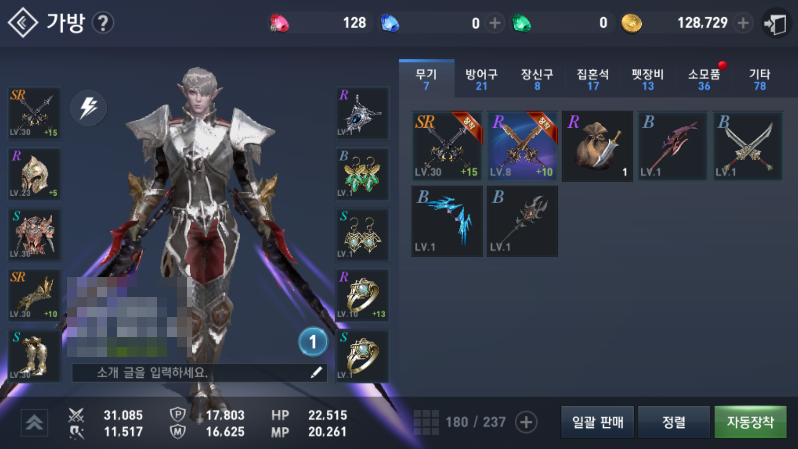
Task: Click the green 자동장착 auto-equip button
Action: (749, 422)
